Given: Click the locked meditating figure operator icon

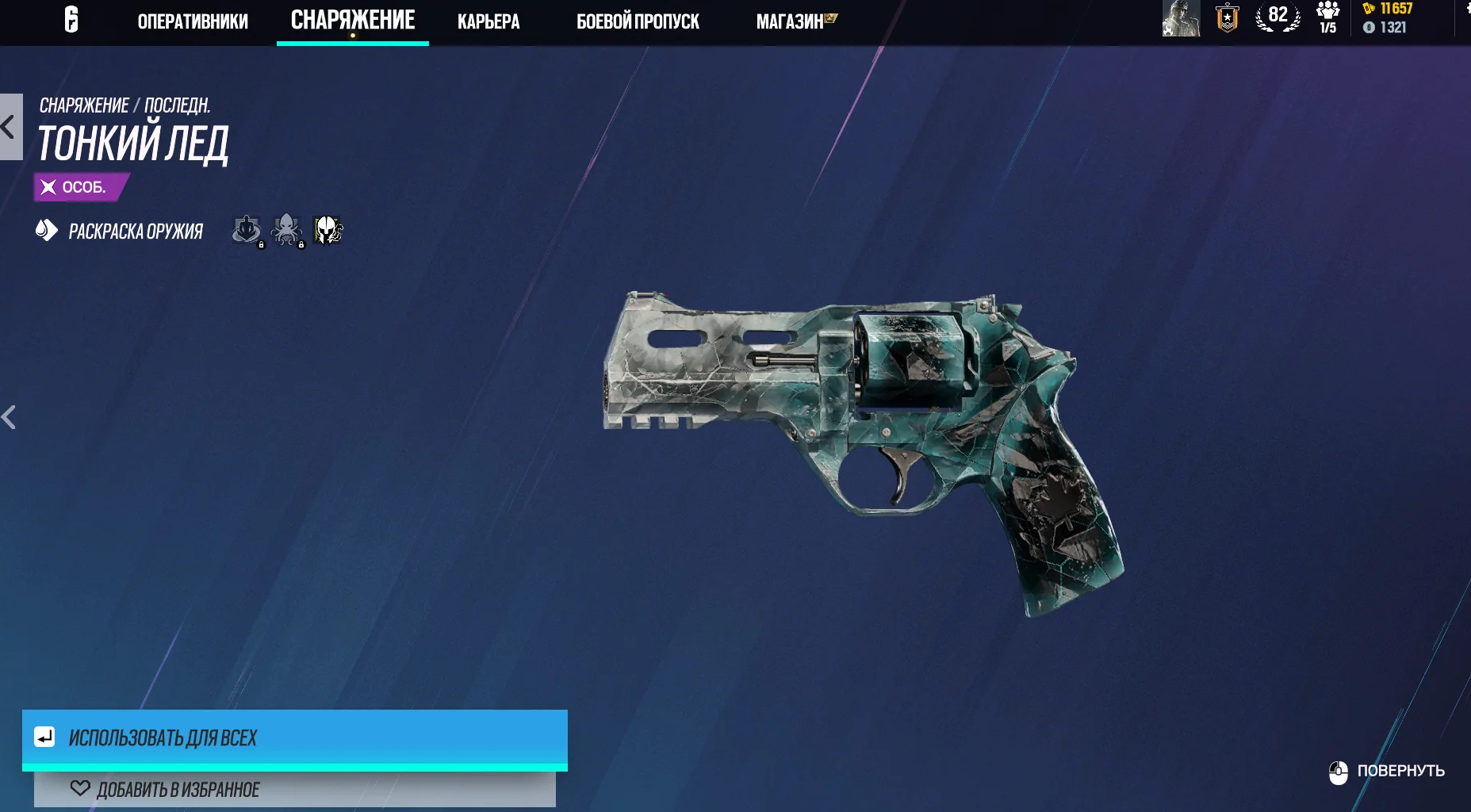Looking at the screenshot, I should click(247, 230).
